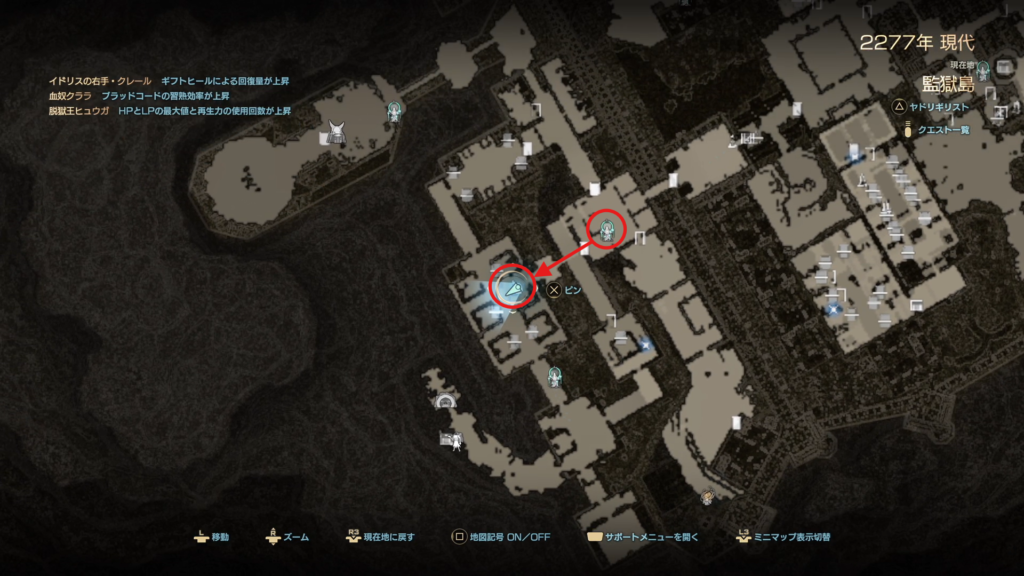This screenshot has width=1024, height=576.
Task: Choose the mistle marker next to the 現在地 label
Action: click(x=983, y=69)
